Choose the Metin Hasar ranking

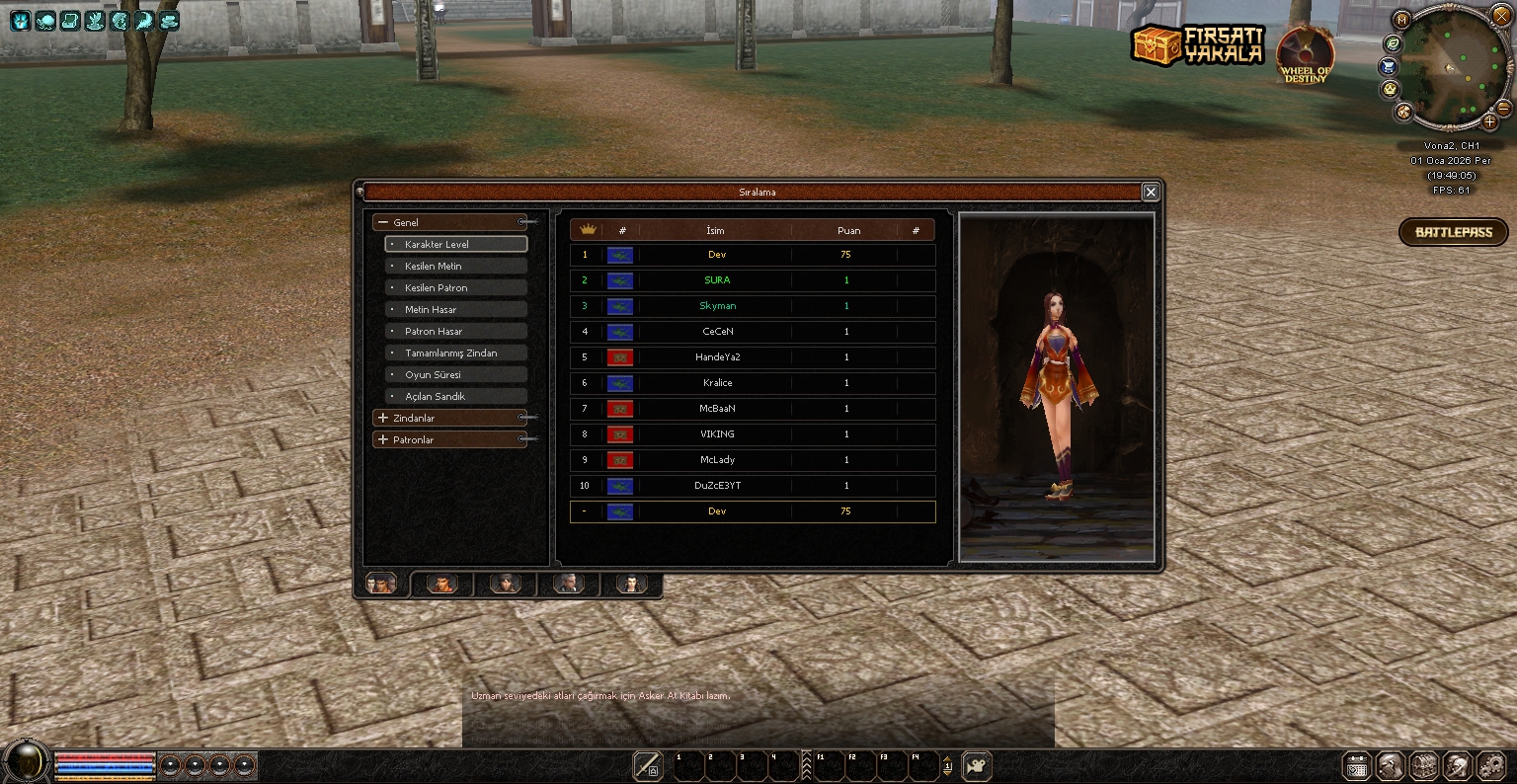point(455,309)
